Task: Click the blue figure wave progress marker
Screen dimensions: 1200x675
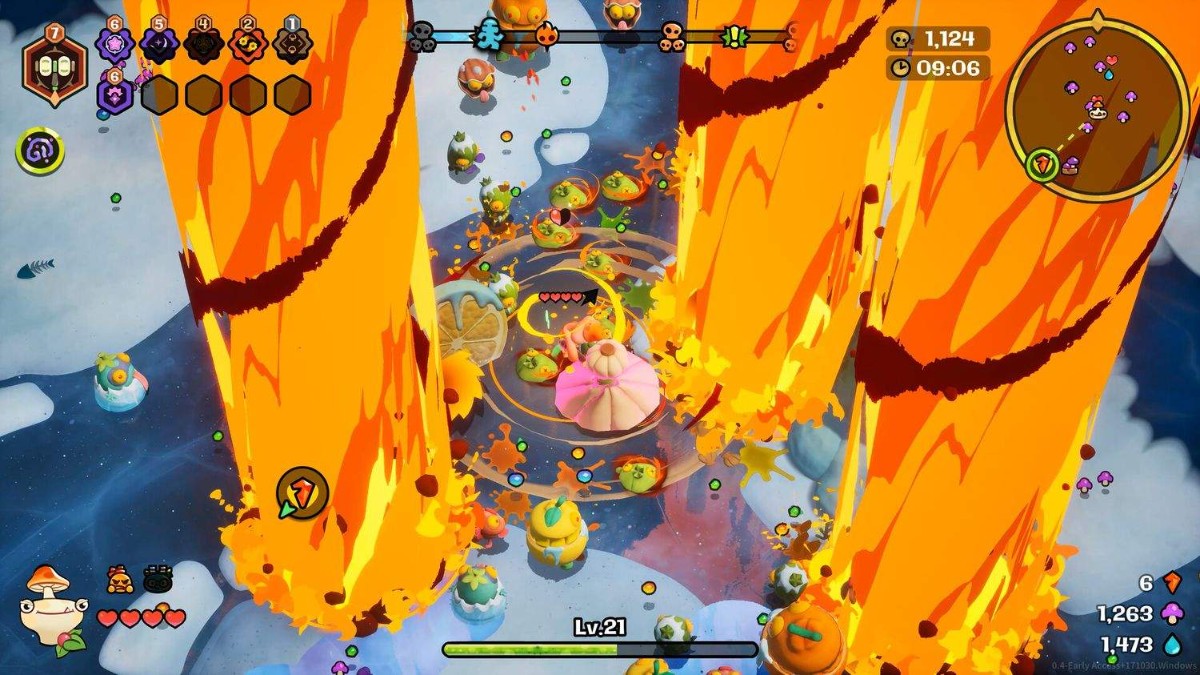Action: pos(489,34)
